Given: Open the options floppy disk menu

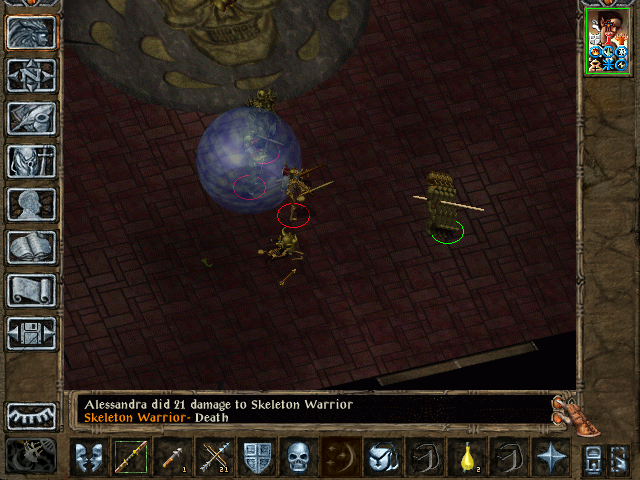Looking at the screenshot, I should pyautogui.click(x=32, y=333).
